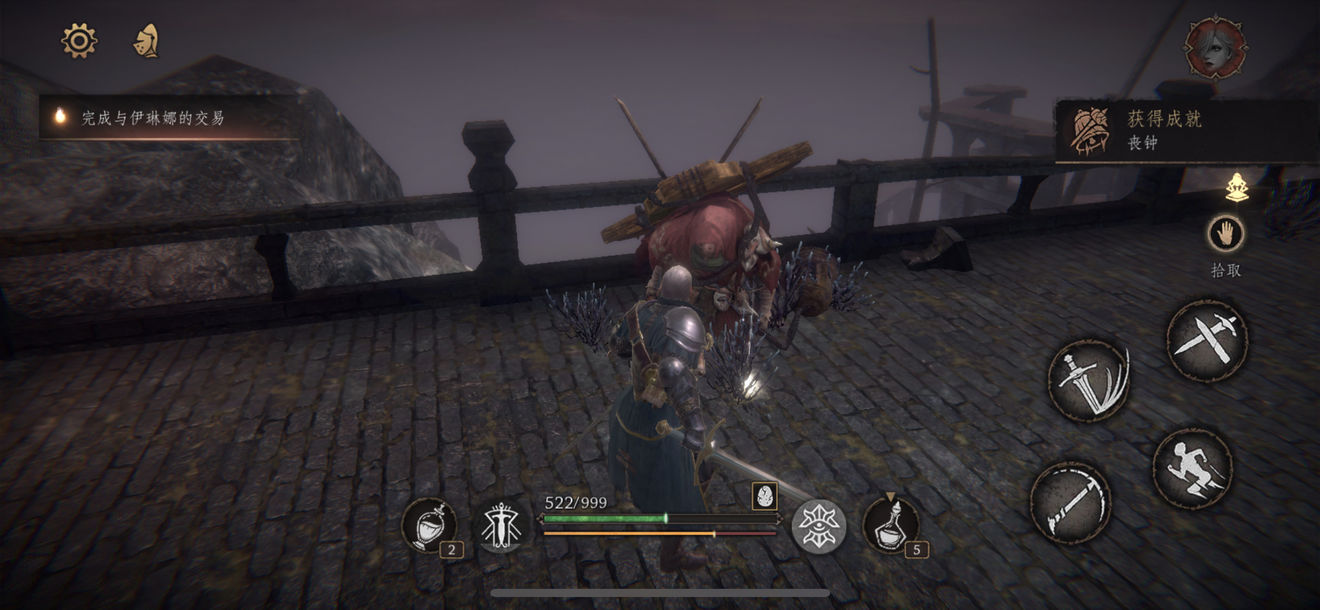Open the gear settings menu
The image size is (1320, 610).
[79, 40]
